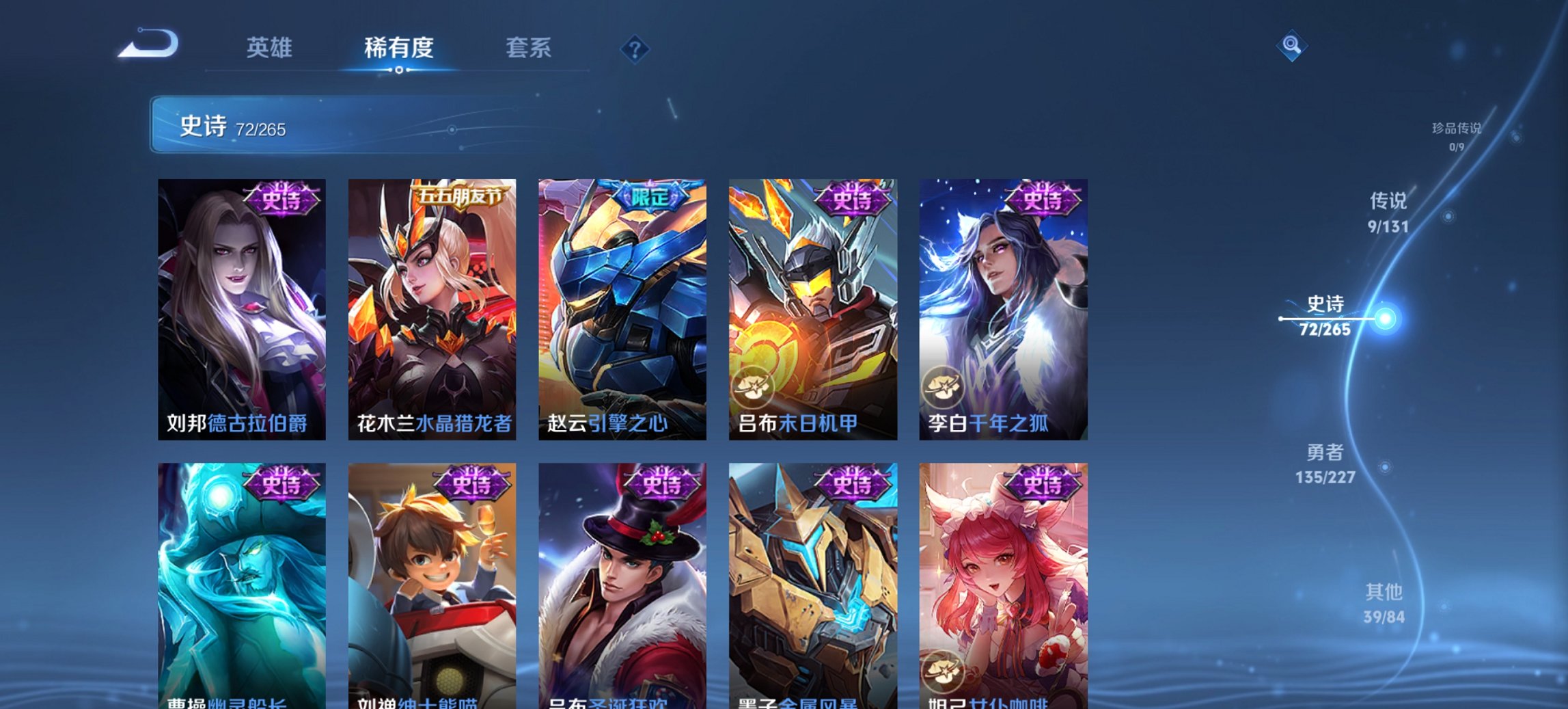The width and height of the screenshot is (1568, 709).
Task: Switch to the 套系 tab
Action: [x=529, y=48]
